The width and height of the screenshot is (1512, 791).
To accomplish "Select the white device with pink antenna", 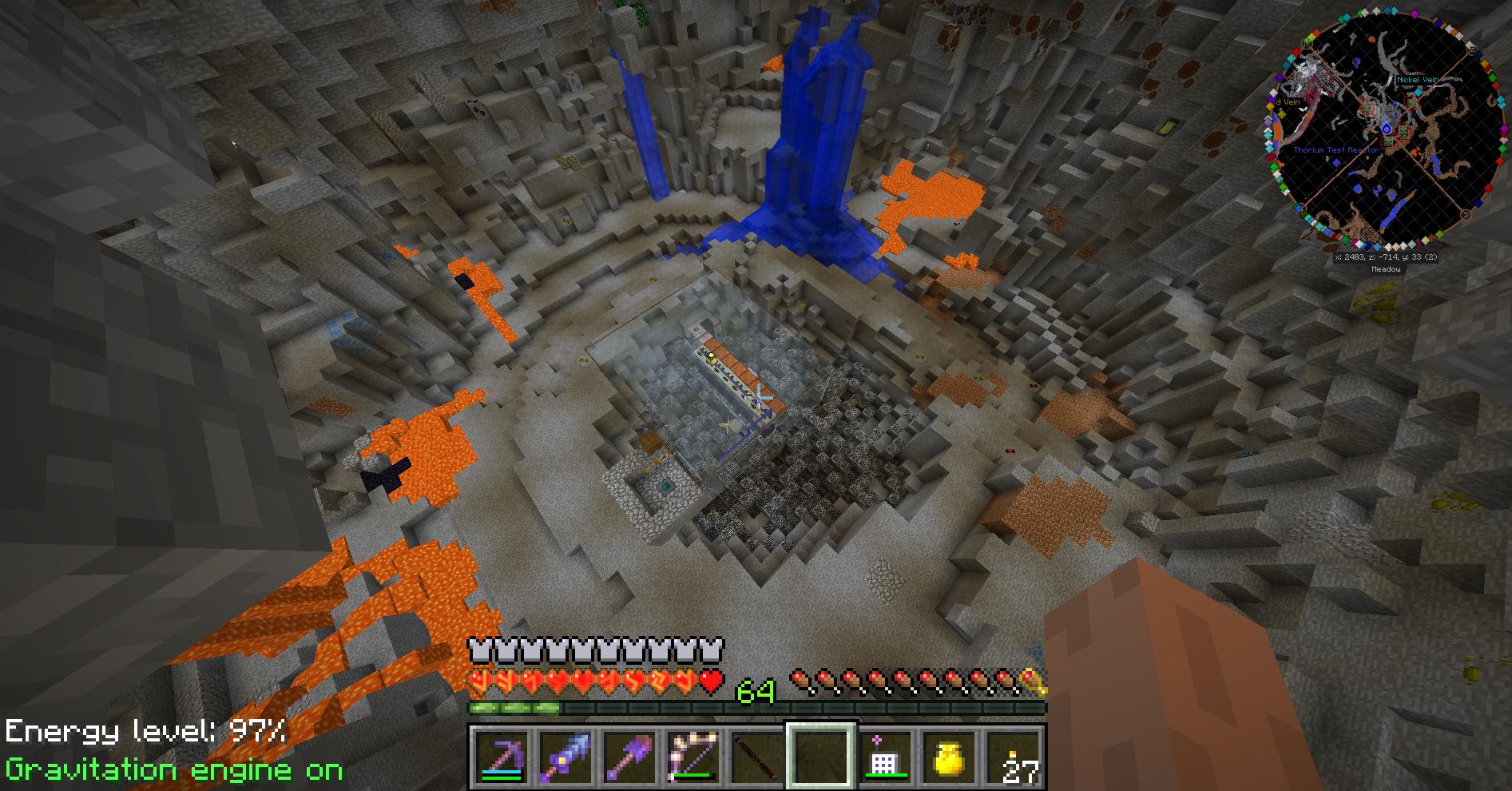I will pos(885,757).
